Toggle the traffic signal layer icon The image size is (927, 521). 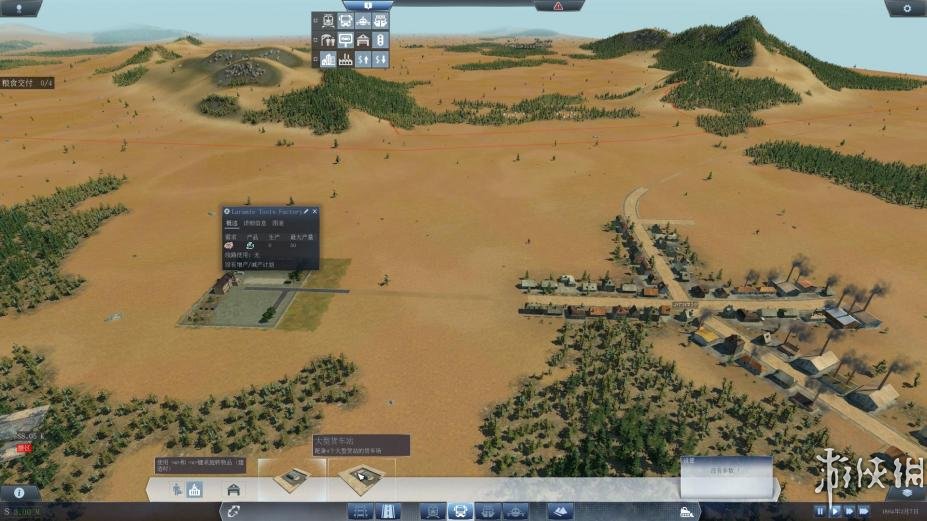[381, 41]
